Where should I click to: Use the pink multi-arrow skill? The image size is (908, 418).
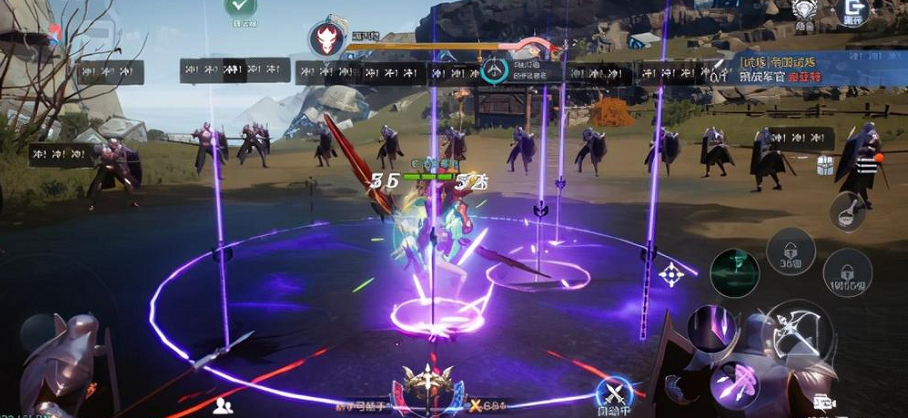coord(735,381)
